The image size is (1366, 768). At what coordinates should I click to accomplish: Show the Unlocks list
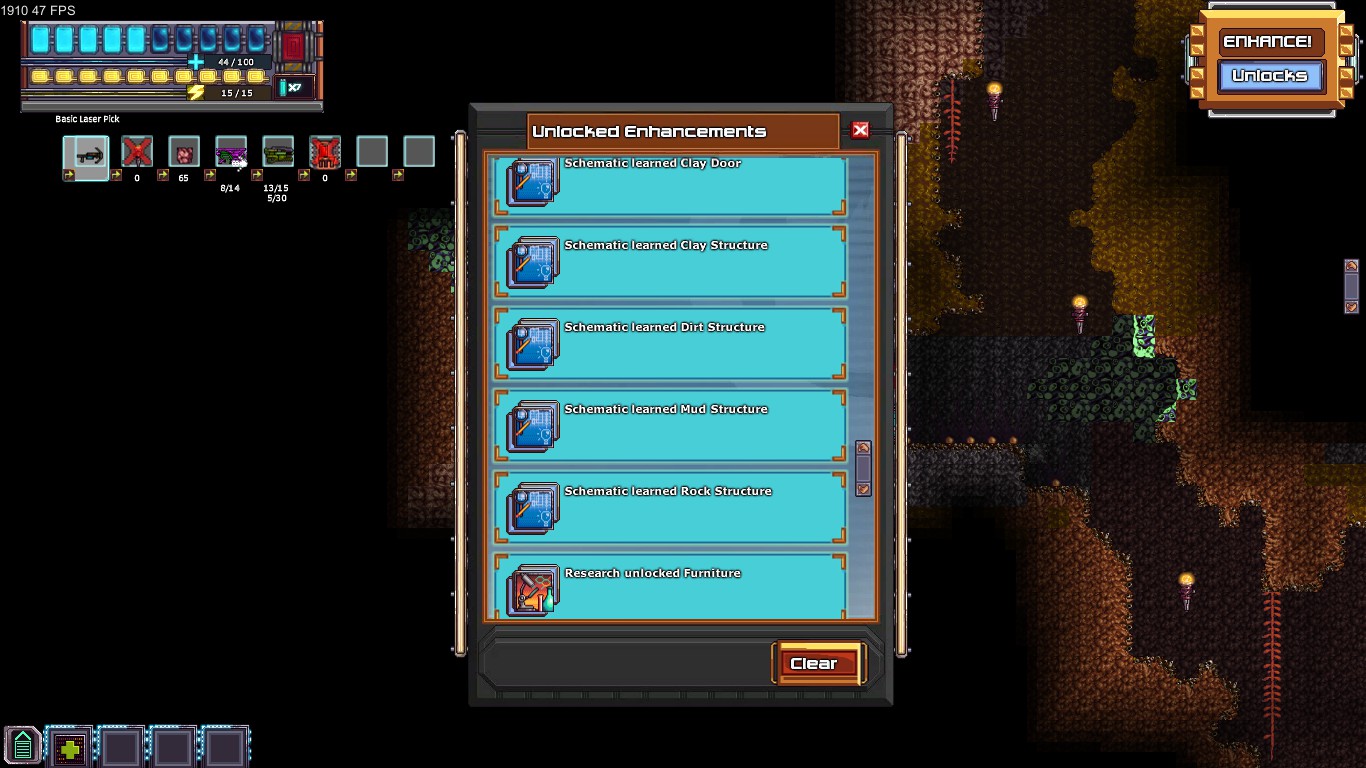(1269, 76)
